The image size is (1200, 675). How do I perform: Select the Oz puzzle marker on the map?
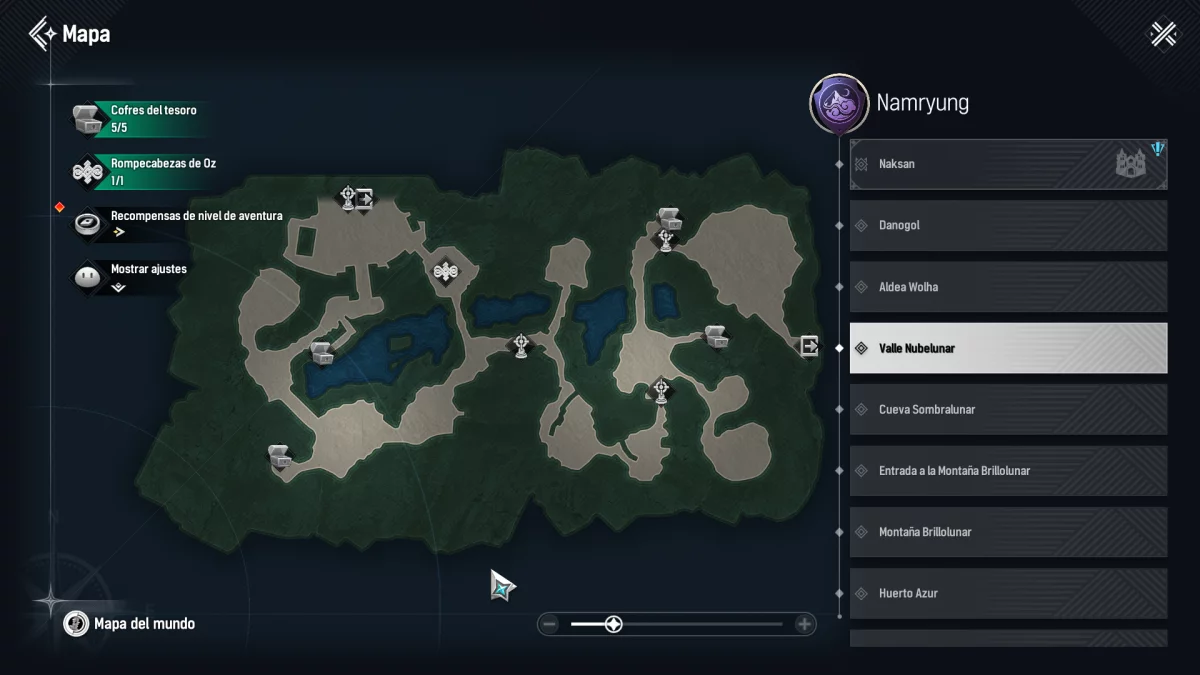[x=446, y=270]
